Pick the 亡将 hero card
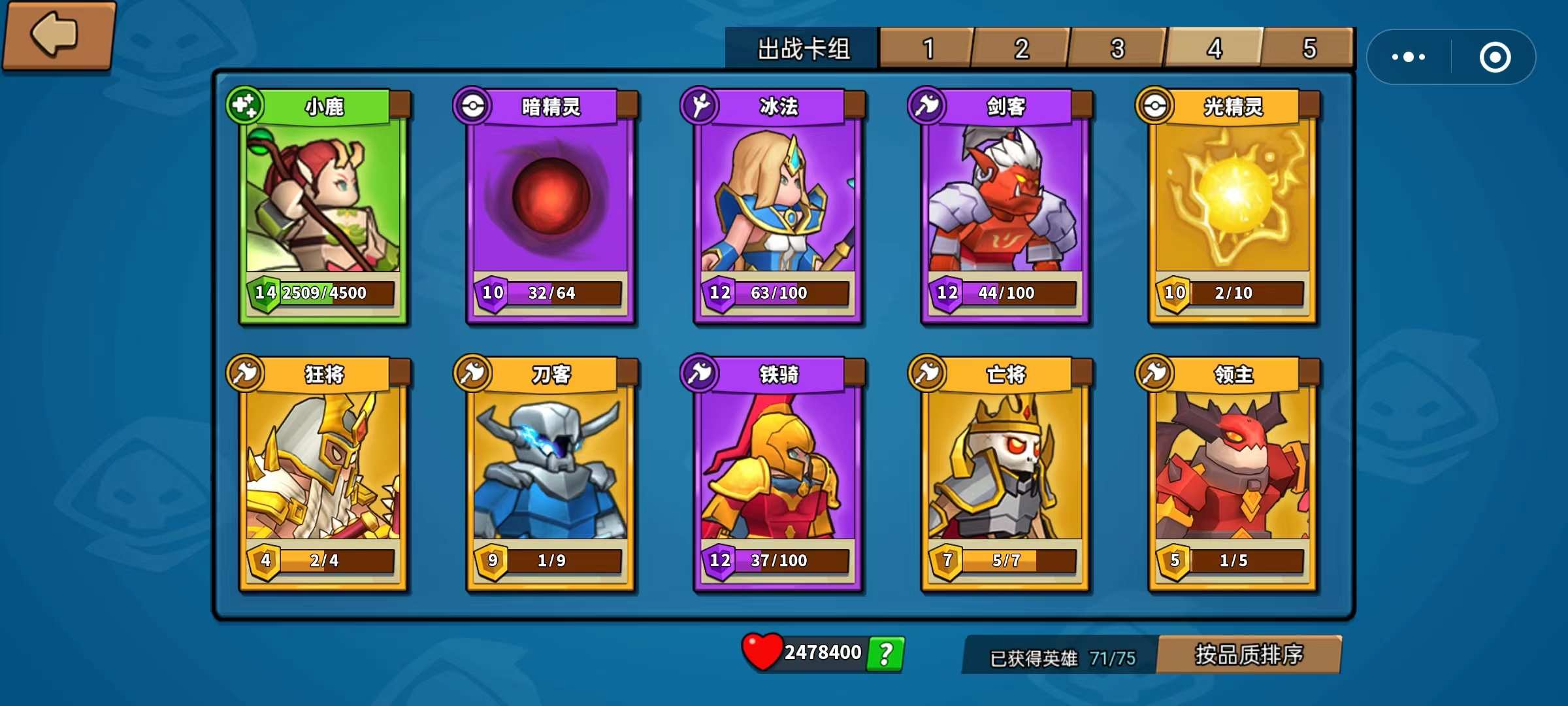The image size is (1568, 706). click(x=1005, y=474)
